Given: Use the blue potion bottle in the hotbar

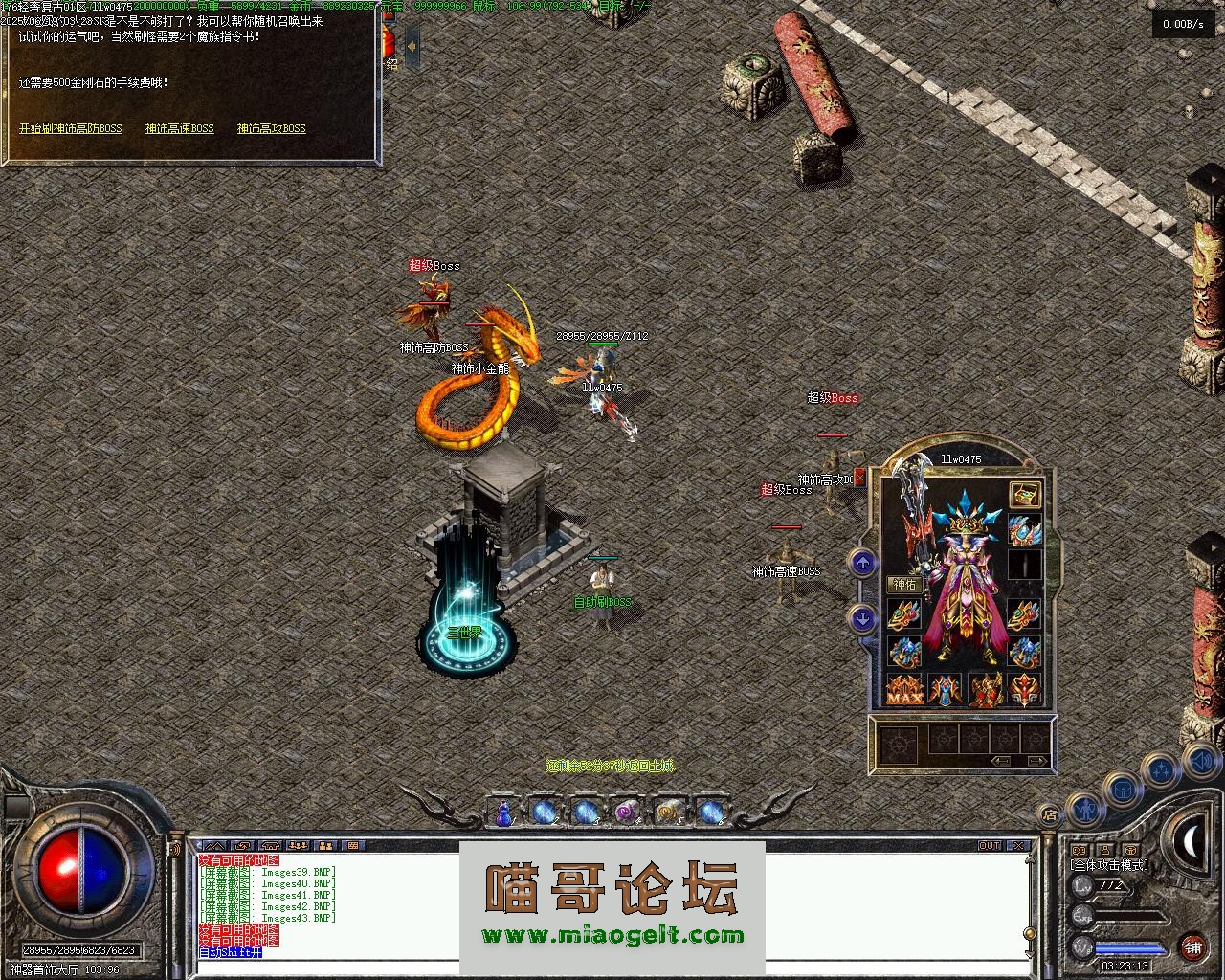Looking at the screenshot, I should (503, 813).
